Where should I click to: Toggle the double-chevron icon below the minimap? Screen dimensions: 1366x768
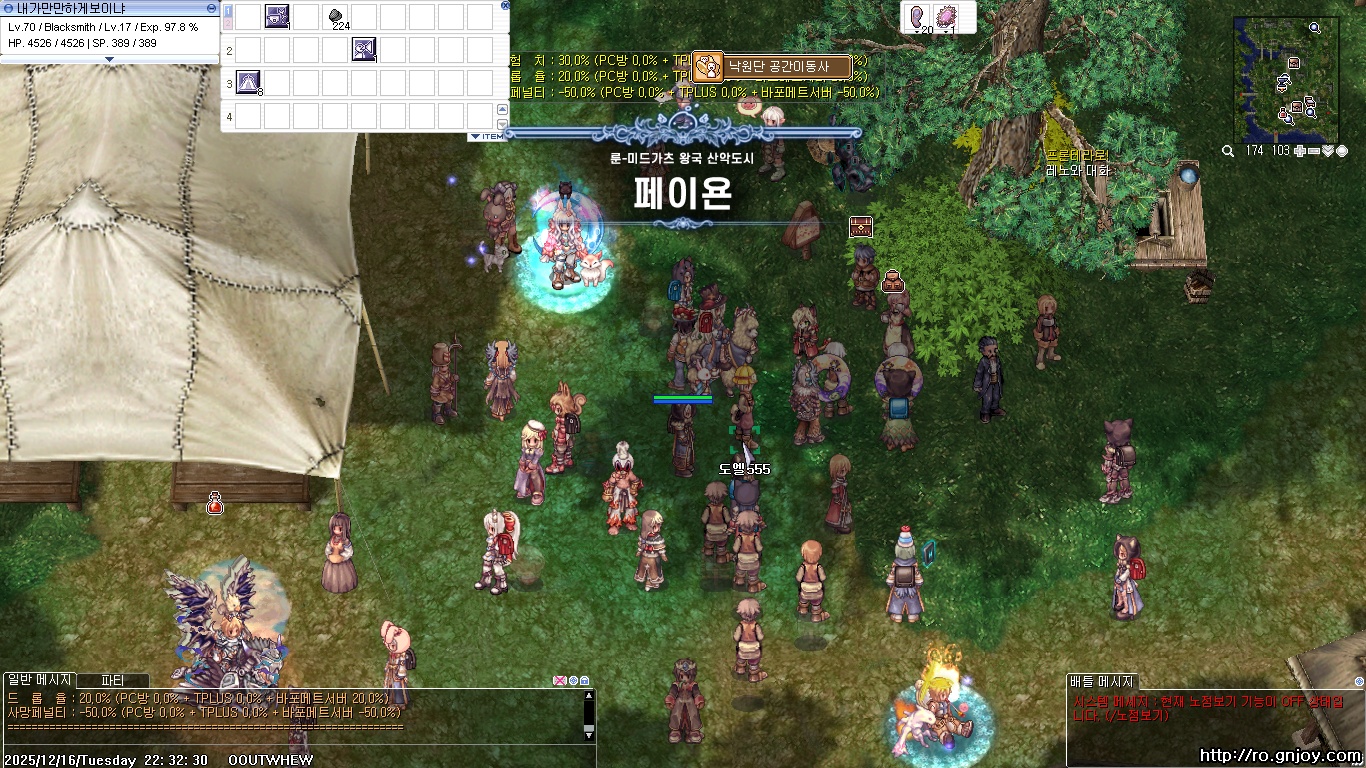tap(1327, 151)
